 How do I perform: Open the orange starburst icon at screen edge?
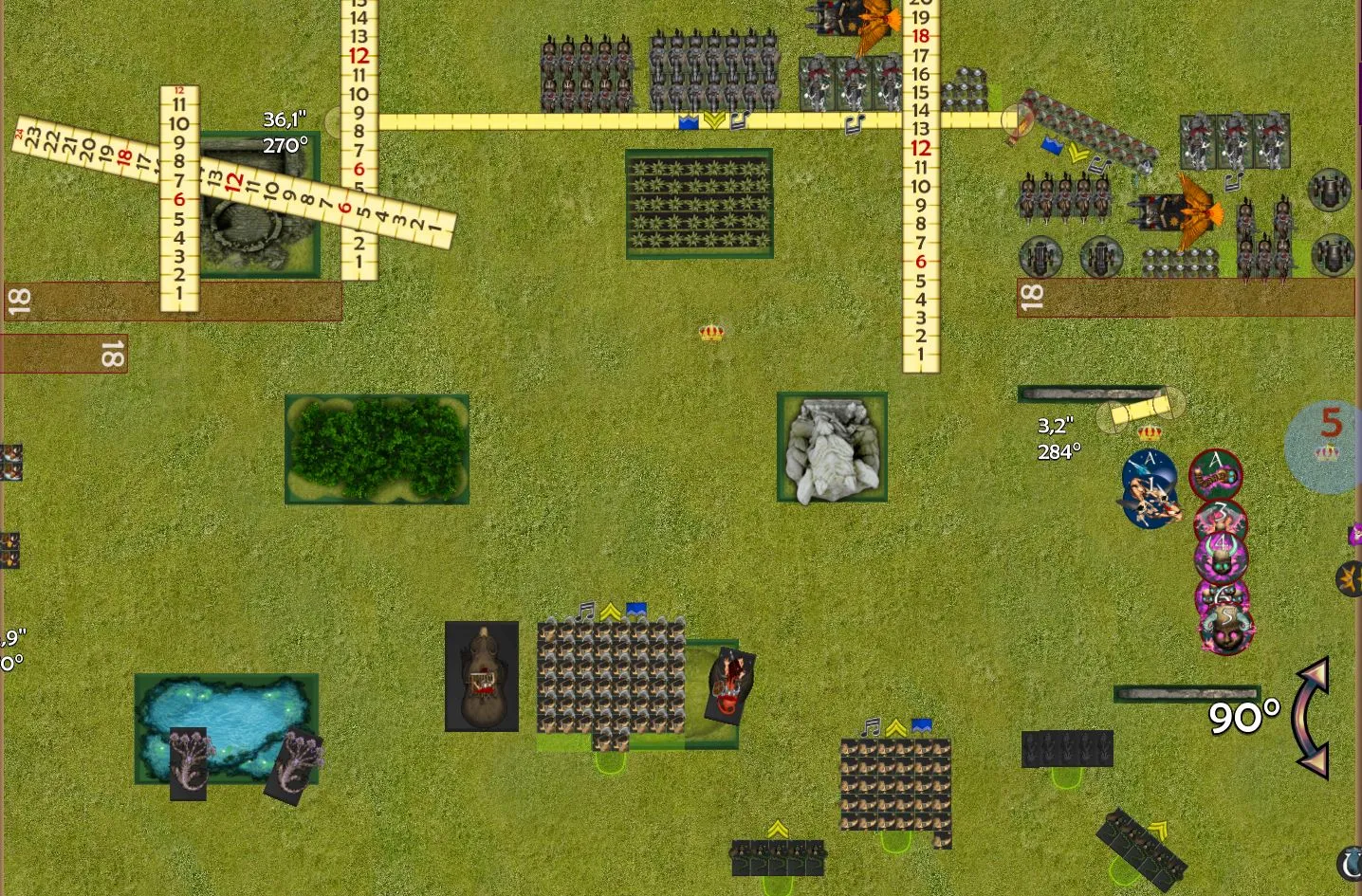click(x=1350, y=577)
